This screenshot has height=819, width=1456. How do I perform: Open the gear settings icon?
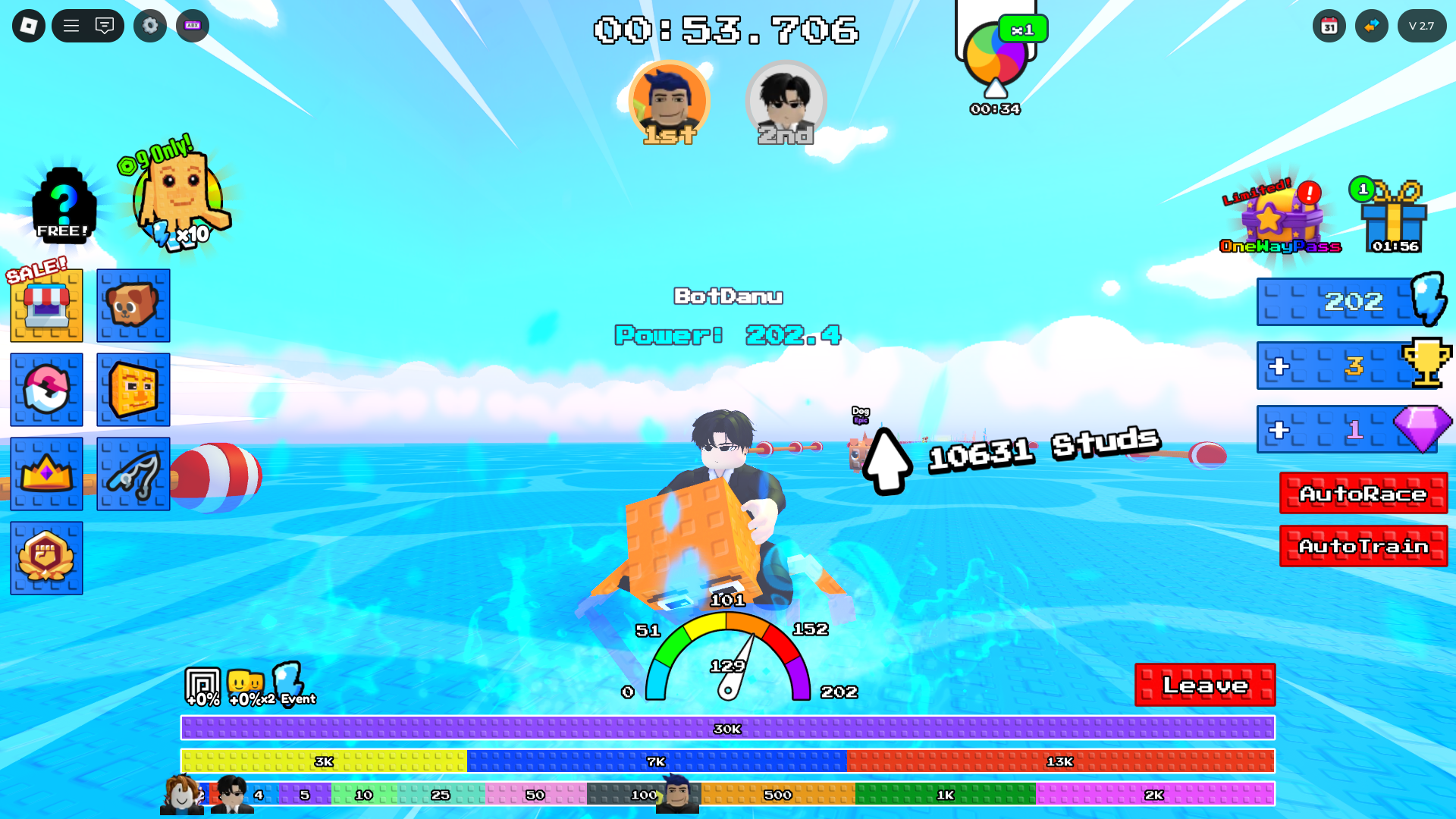pyautogui.click(x=150, y=26)
